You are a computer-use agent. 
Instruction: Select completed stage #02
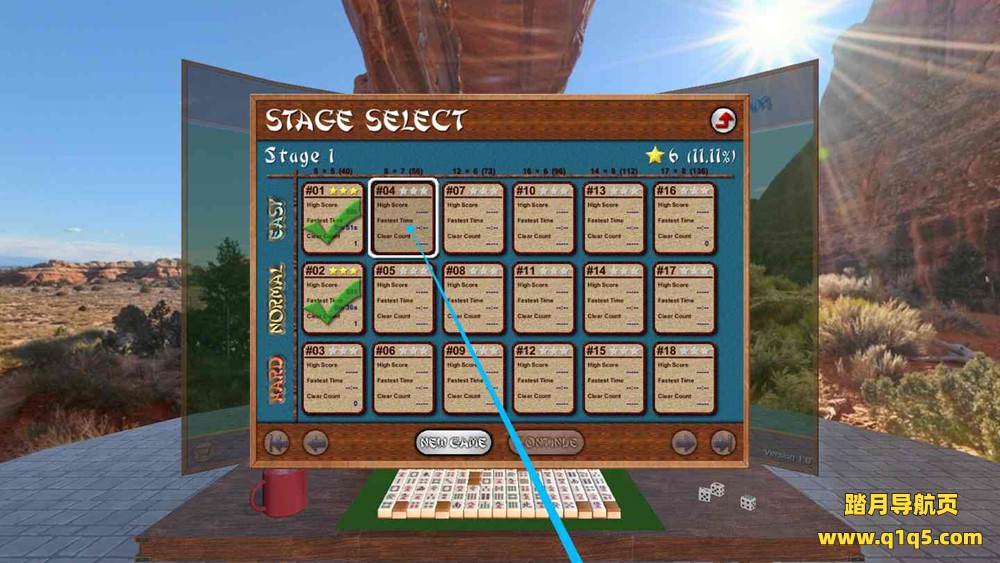333,298
